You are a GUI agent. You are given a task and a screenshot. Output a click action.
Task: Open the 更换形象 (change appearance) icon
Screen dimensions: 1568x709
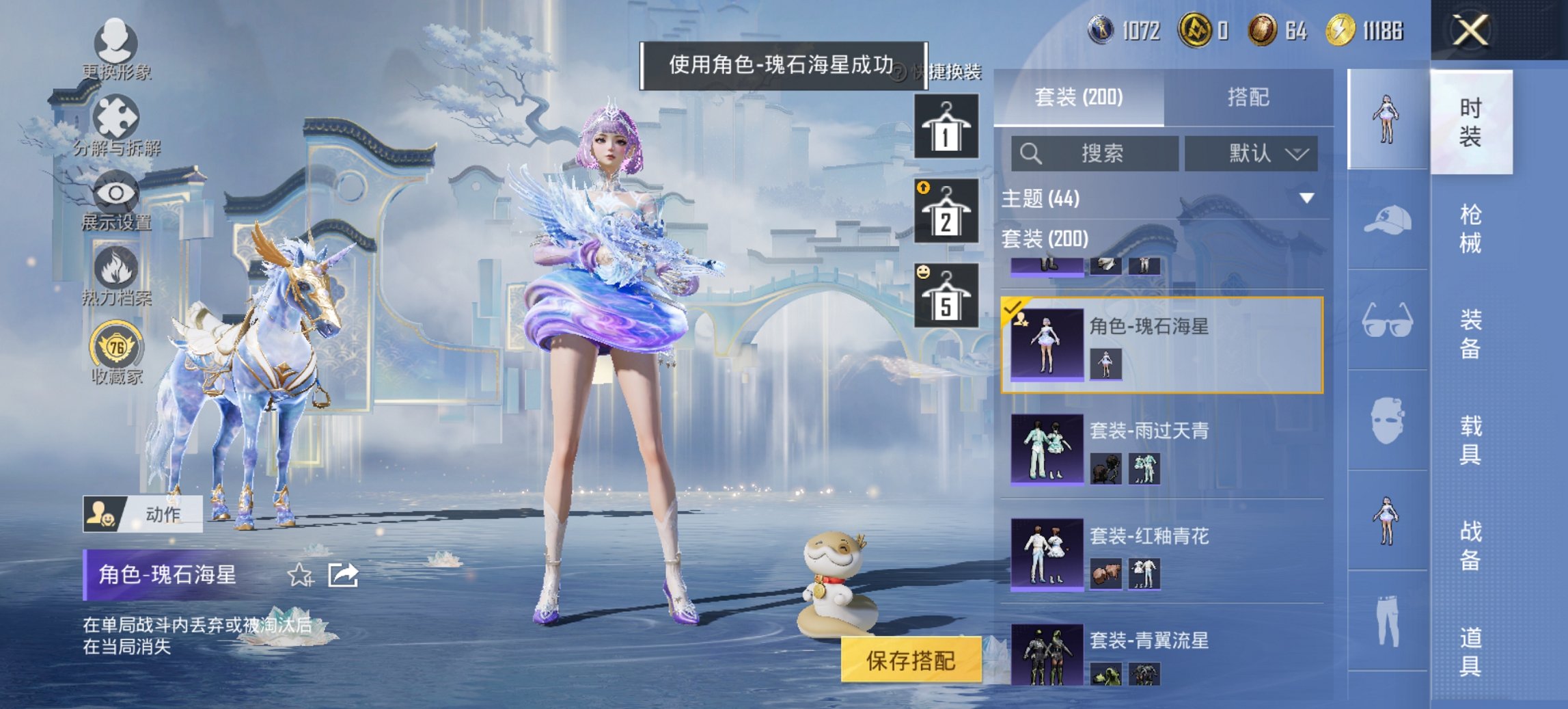coord(116,41)
